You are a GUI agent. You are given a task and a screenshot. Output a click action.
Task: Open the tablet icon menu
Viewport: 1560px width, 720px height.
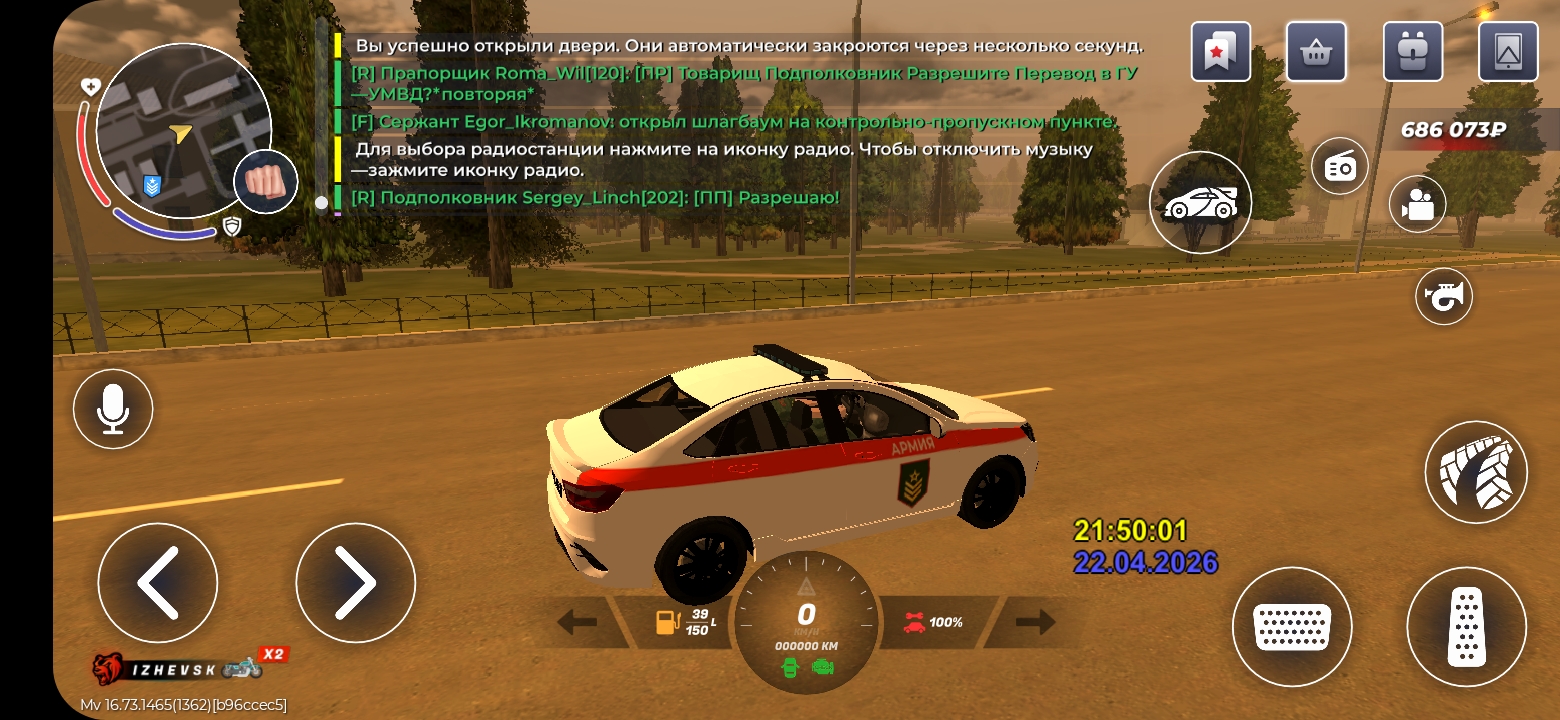coord(1508,51)
